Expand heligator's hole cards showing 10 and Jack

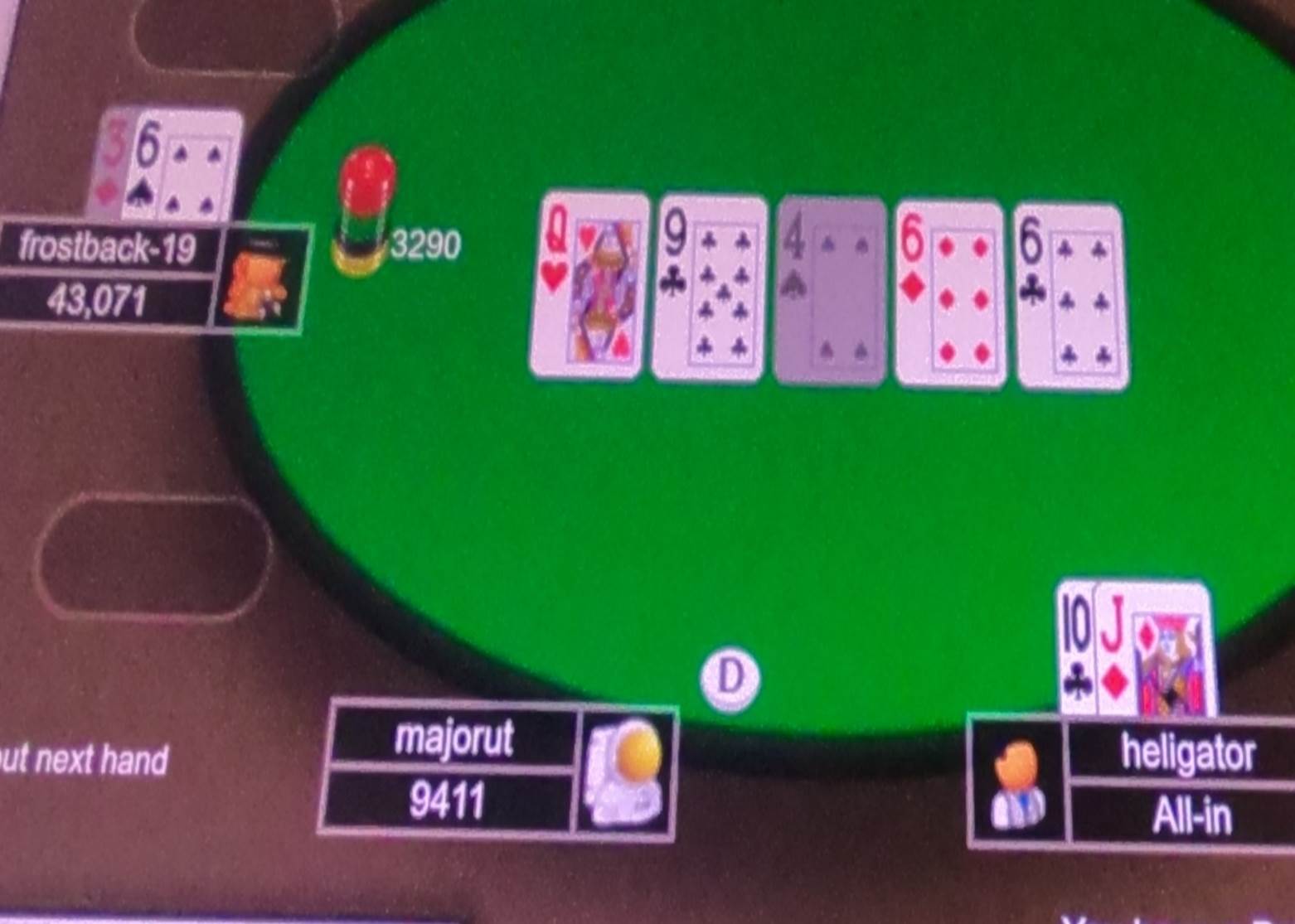[x=1136, y=651]
